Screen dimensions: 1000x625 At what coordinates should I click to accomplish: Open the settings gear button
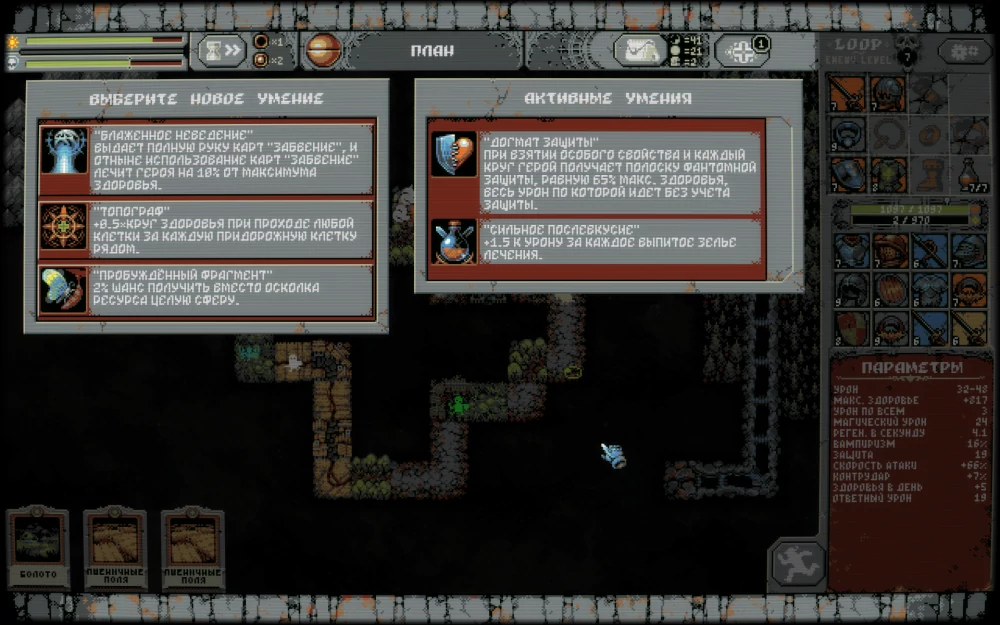tap(964, 50)
